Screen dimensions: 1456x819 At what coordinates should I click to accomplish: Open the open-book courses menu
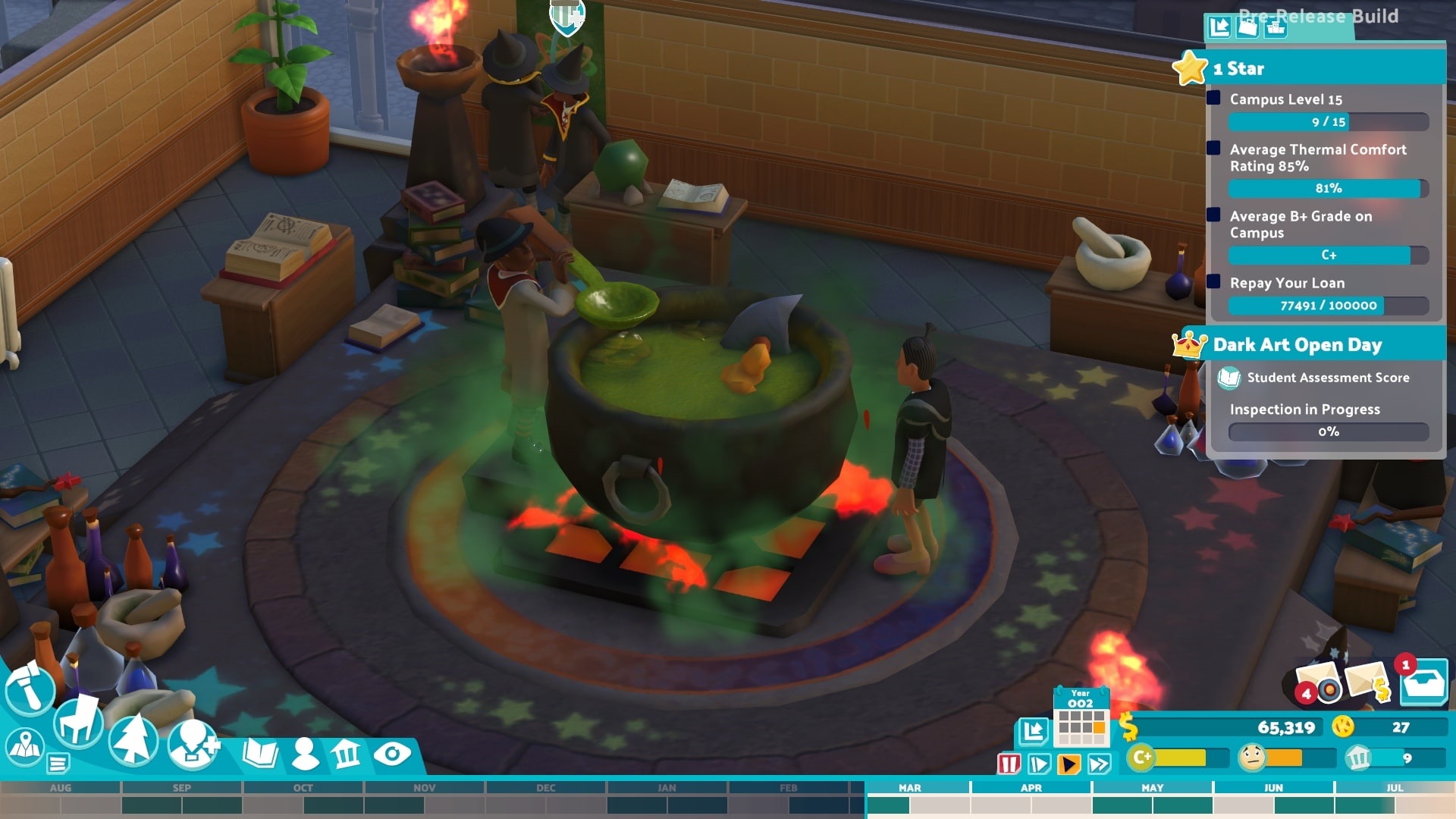coord(260,753)
